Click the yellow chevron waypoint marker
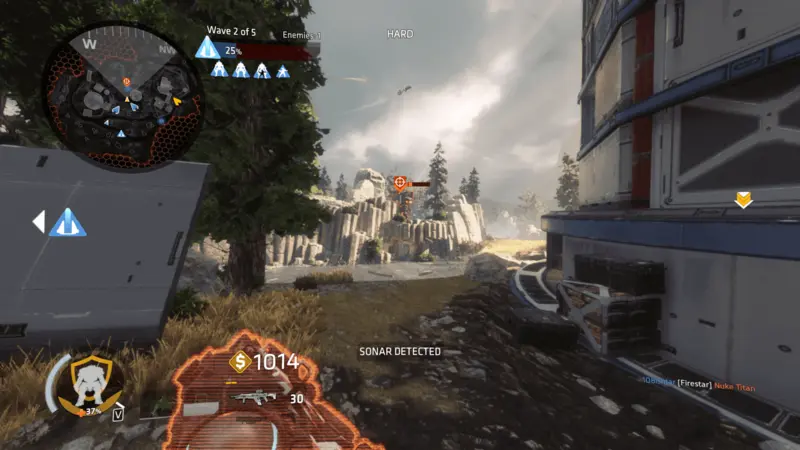This screenshot has width=800, height=450. (x=743, y=201)
